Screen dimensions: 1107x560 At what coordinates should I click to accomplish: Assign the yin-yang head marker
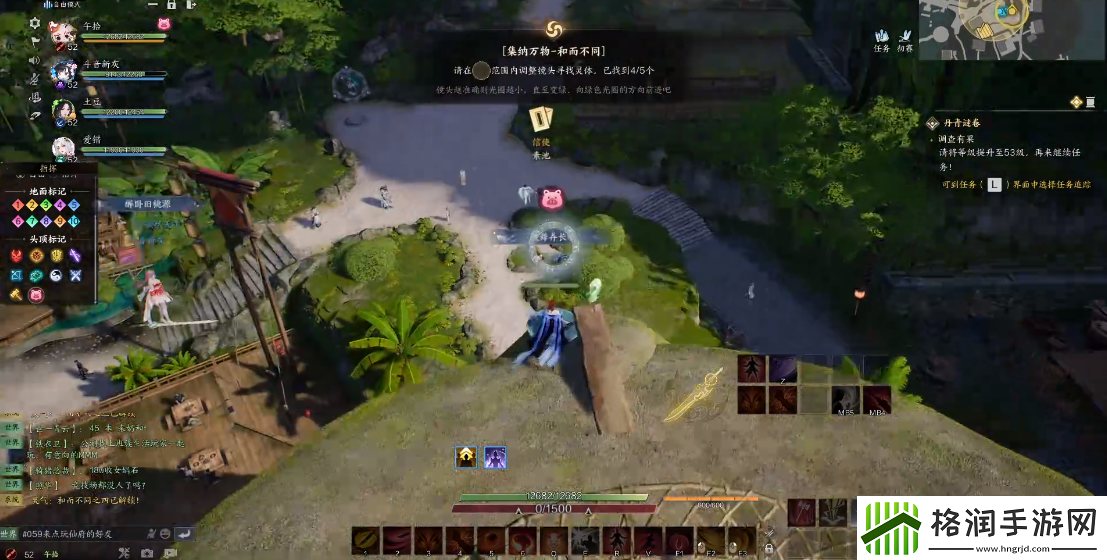(55, 275)
